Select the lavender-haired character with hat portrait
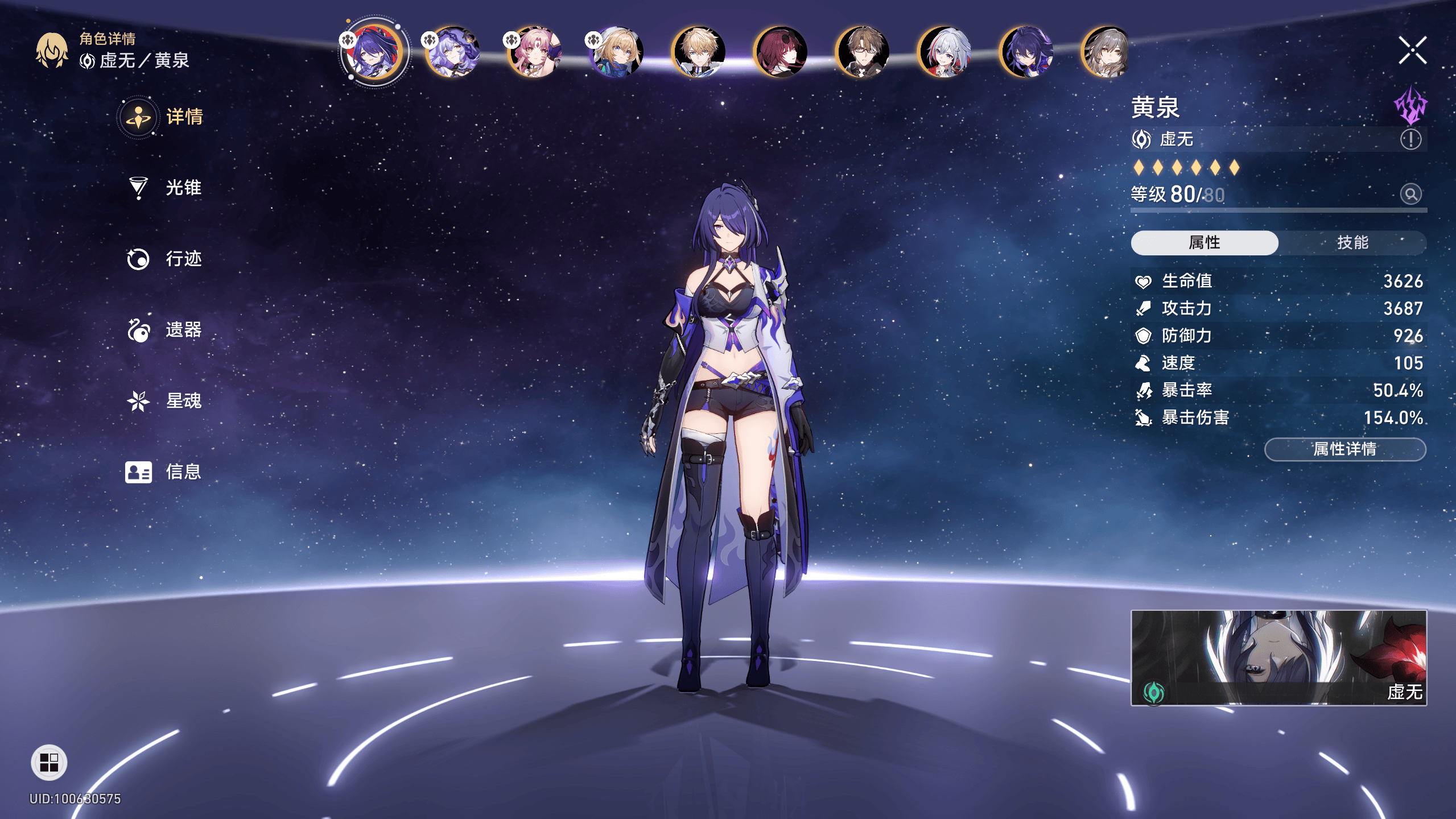1456x819 pixels. coord(453,52)
